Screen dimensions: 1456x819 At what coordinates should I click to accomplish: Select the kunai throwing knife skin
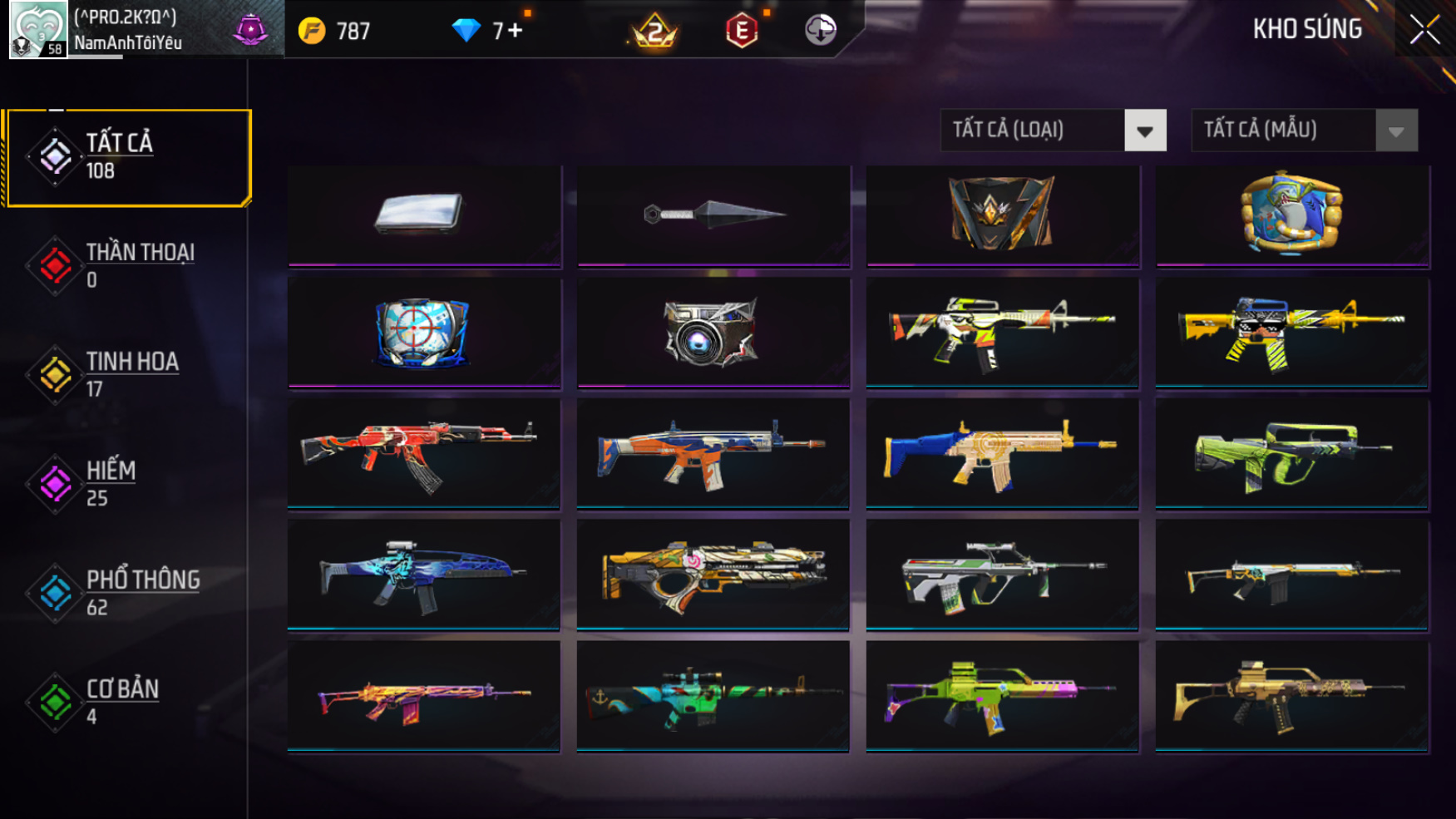713,215
